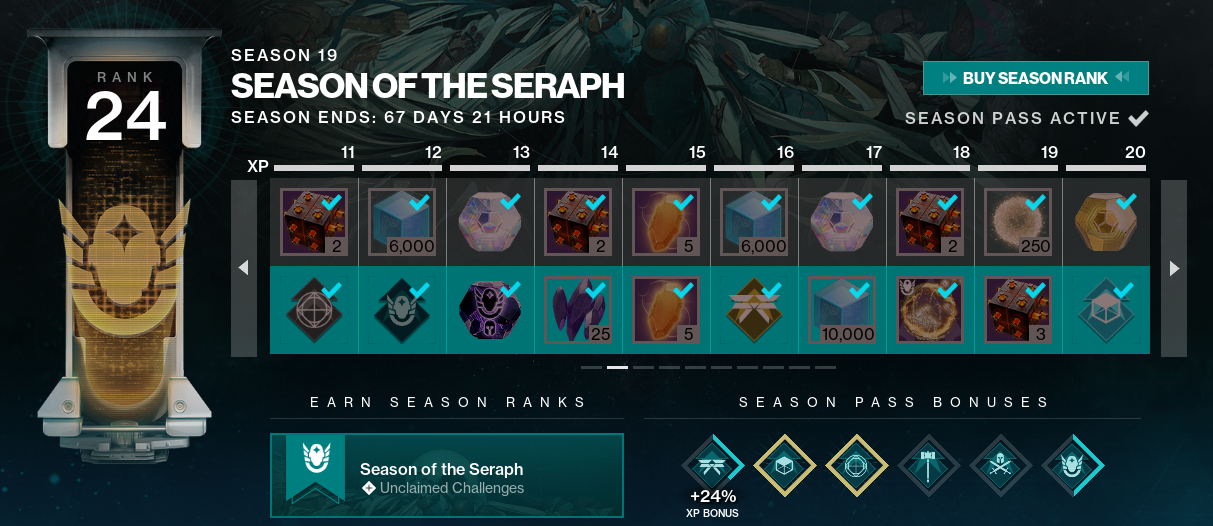This screenshot has width=1213, height=526.
Task: Select the rank 13 free prismatic engram
Action: click(x=490, y=222)
